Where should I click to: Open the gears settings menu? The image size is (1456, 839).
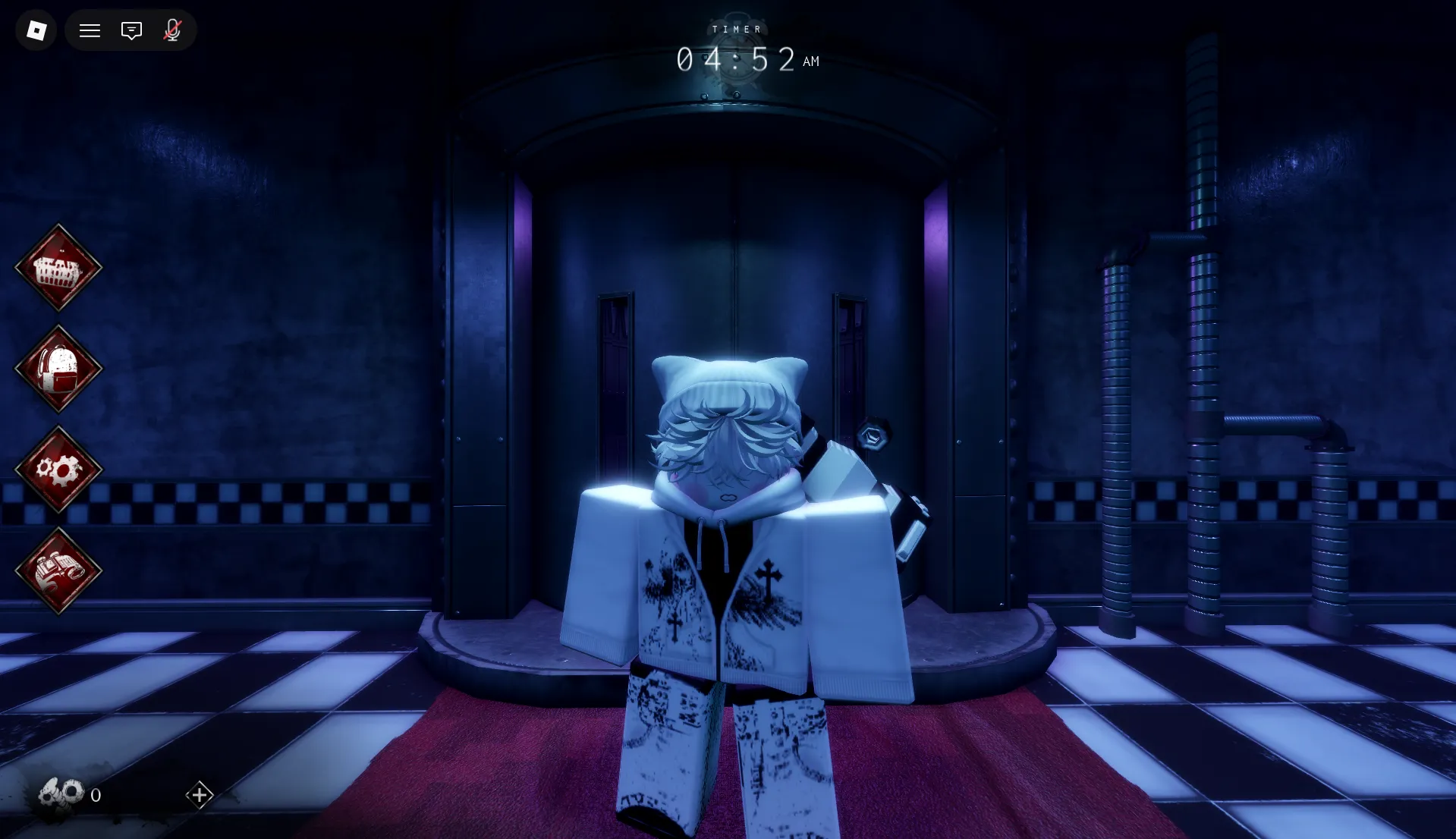tap(58, 470)
